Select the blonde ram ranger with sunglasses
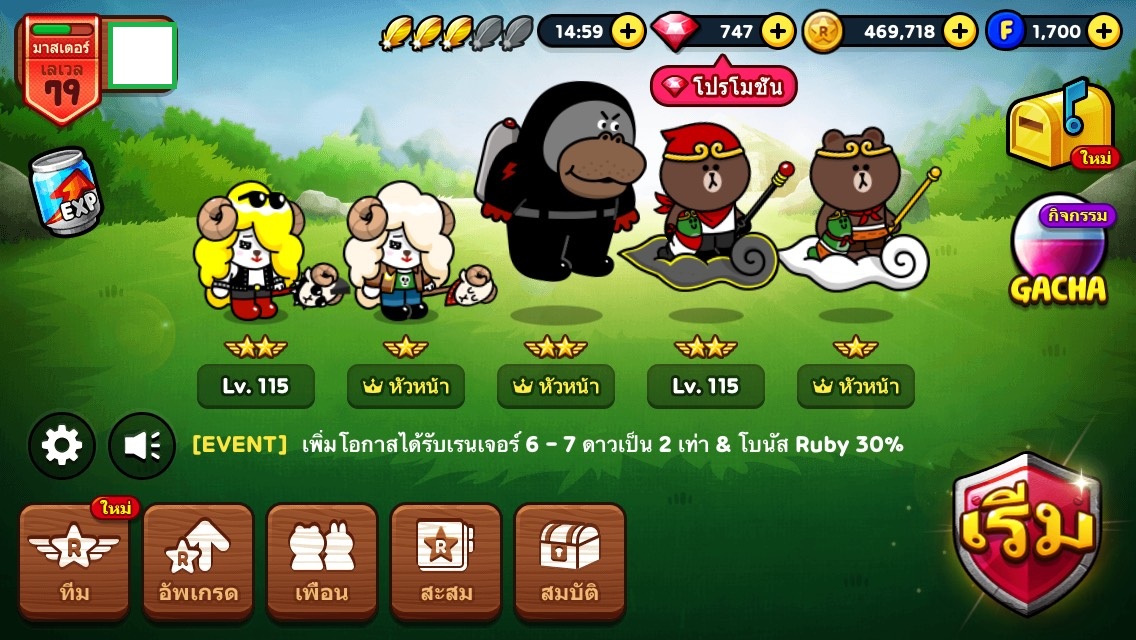 click(250, 250)
